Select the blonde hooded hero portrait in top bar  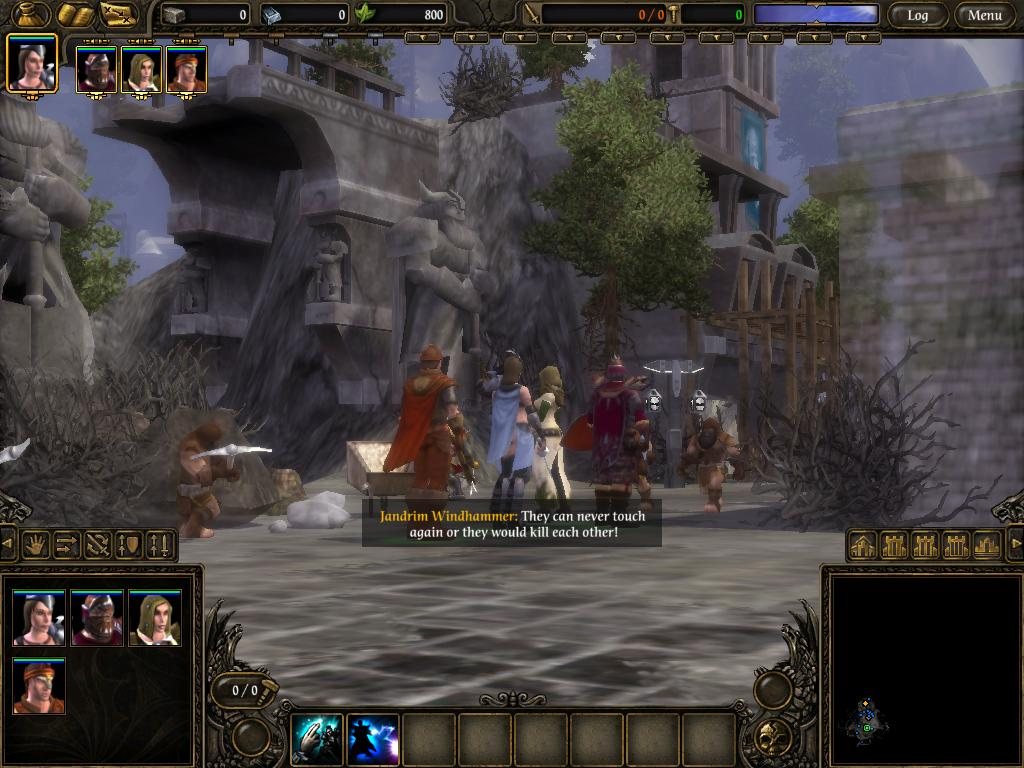click(141, 69)
